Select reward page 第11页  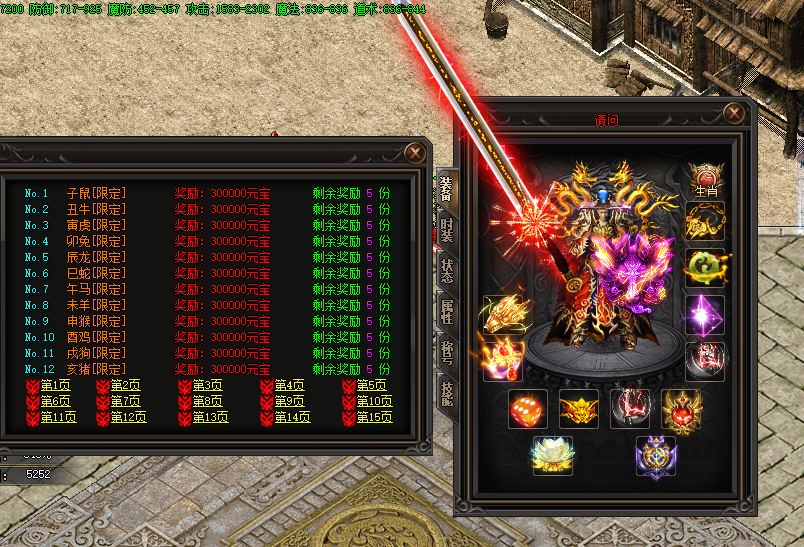58,418
